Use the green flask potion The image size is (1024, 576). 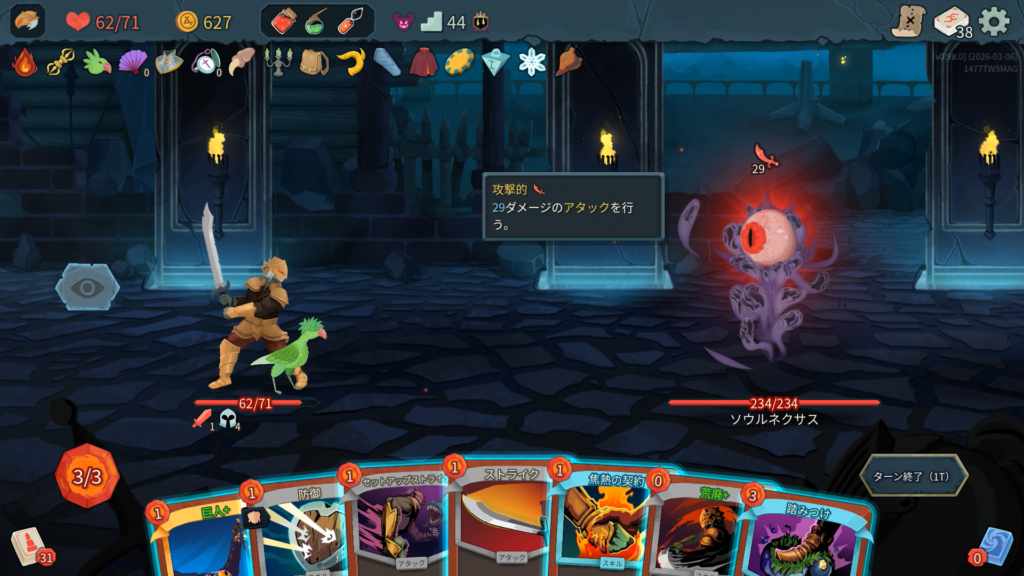point(317,21)
